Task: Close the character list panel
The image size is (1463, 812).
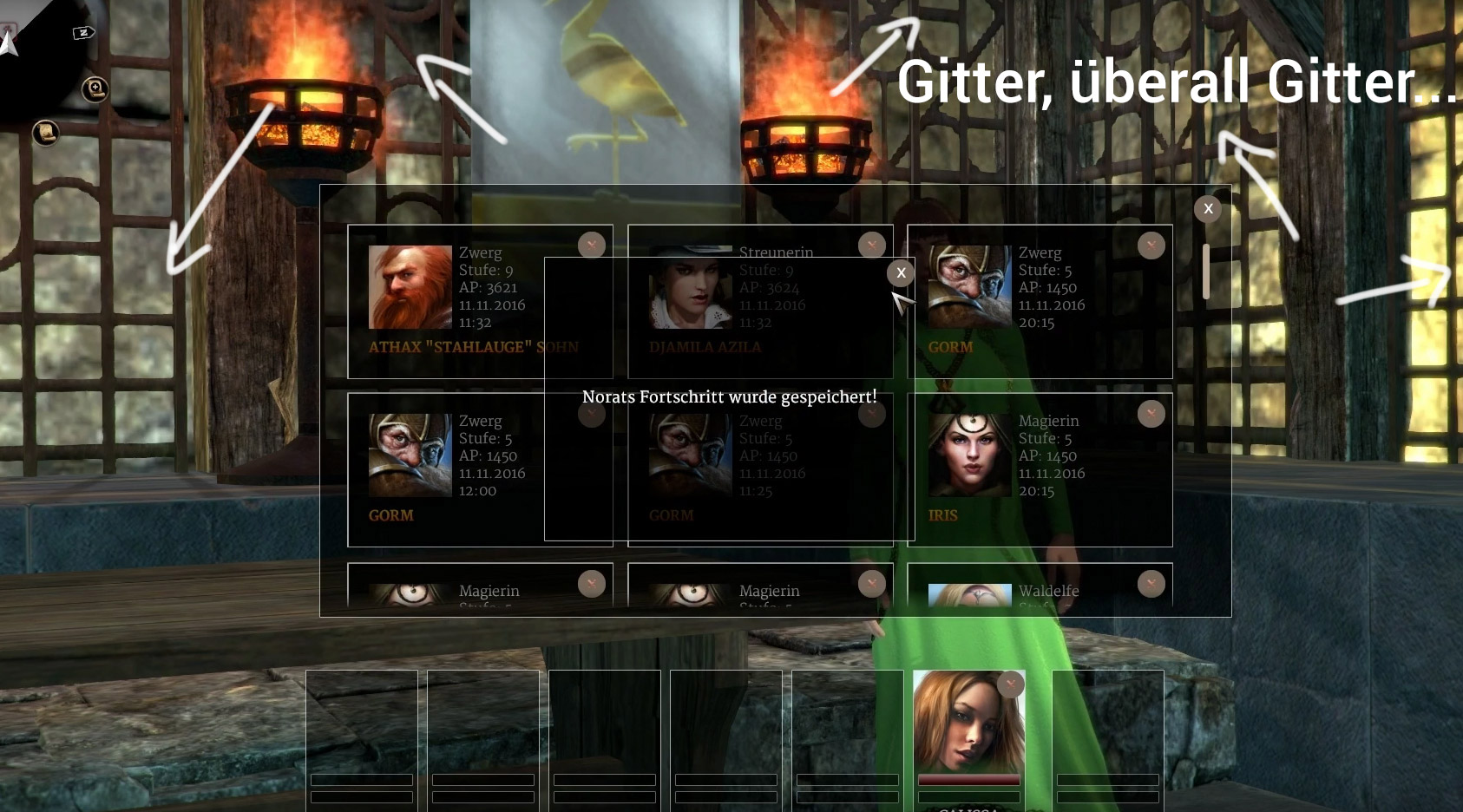Action: 1207,209
